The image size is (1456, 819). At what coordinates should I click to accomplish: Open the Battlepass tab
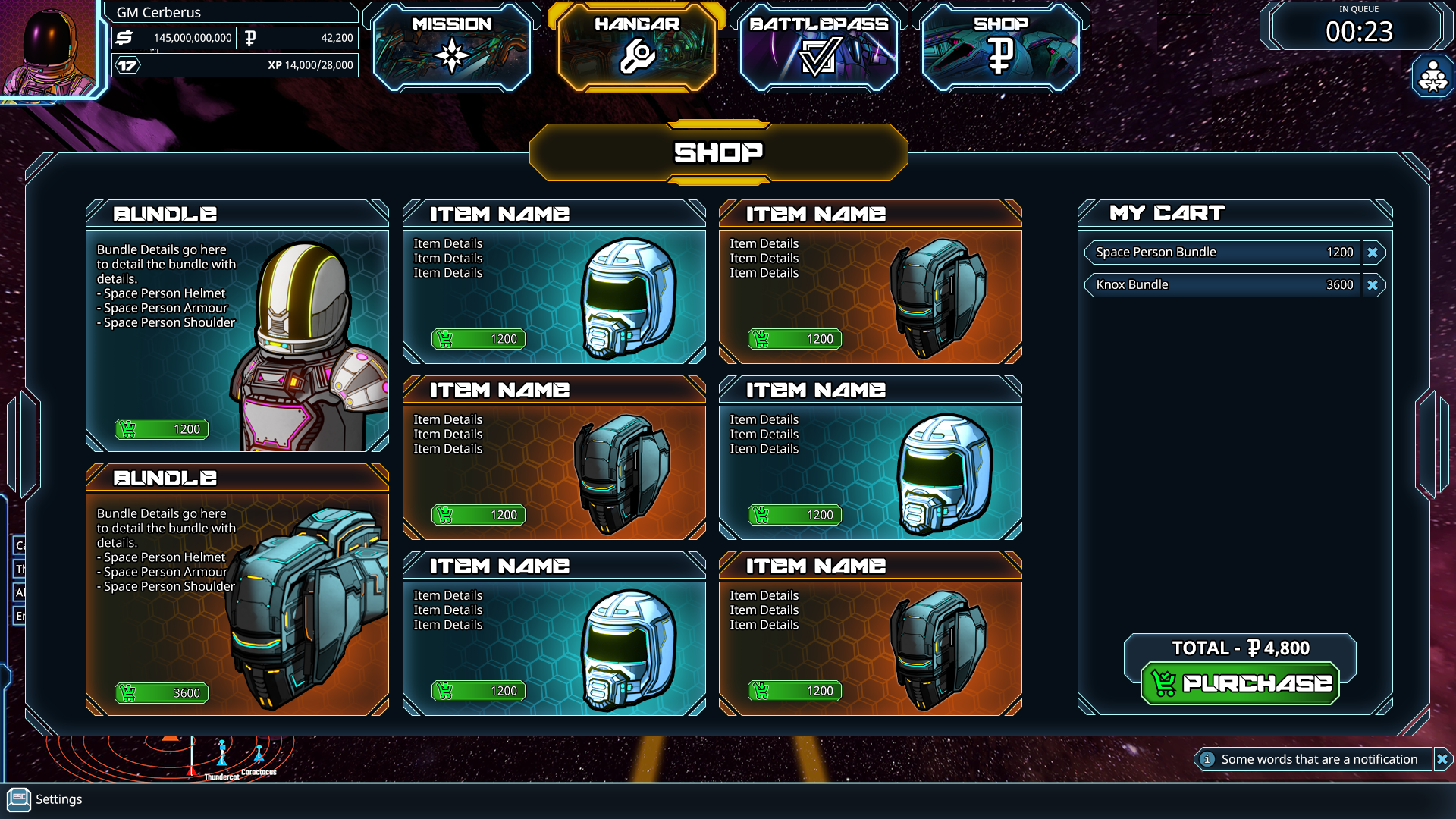pyautogui.click(x=819, y=47)
